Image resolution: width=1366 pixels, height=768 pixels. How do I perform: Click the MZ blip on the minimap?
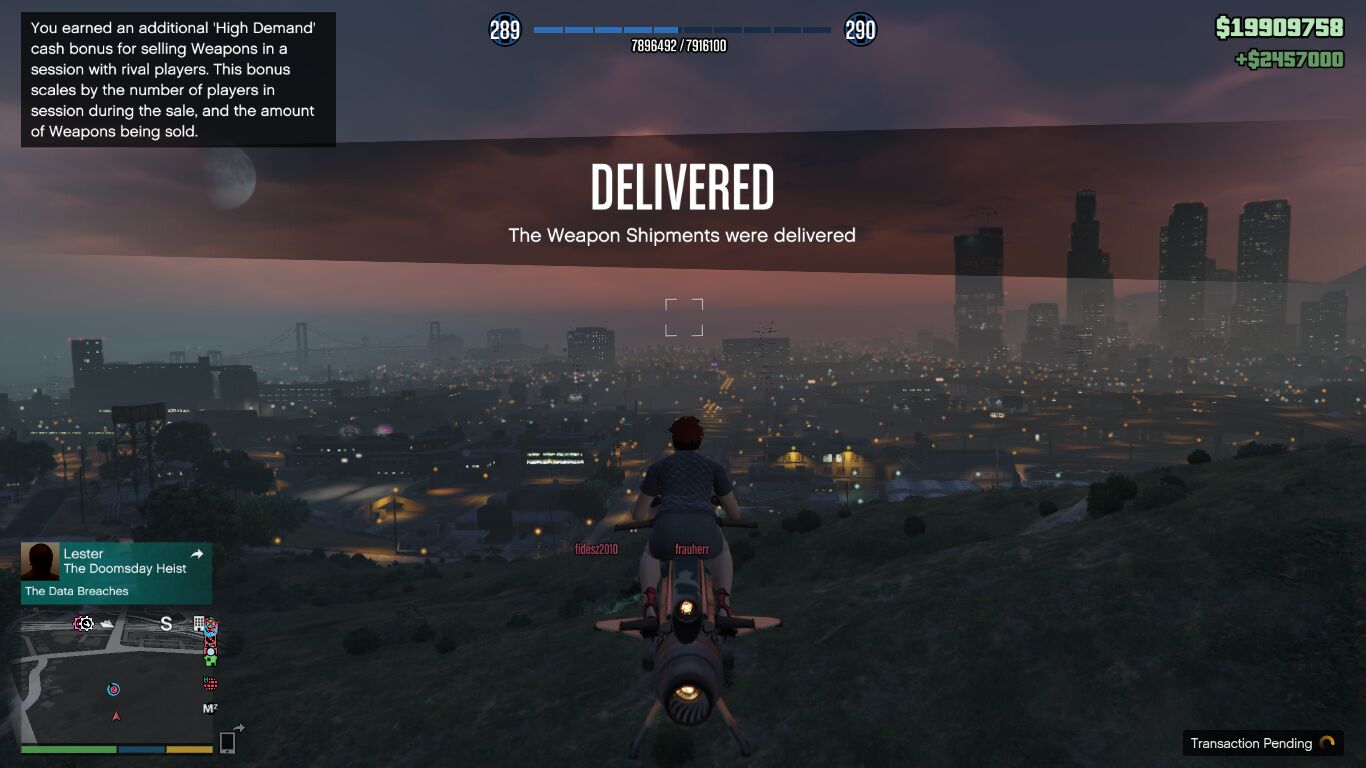210,709
